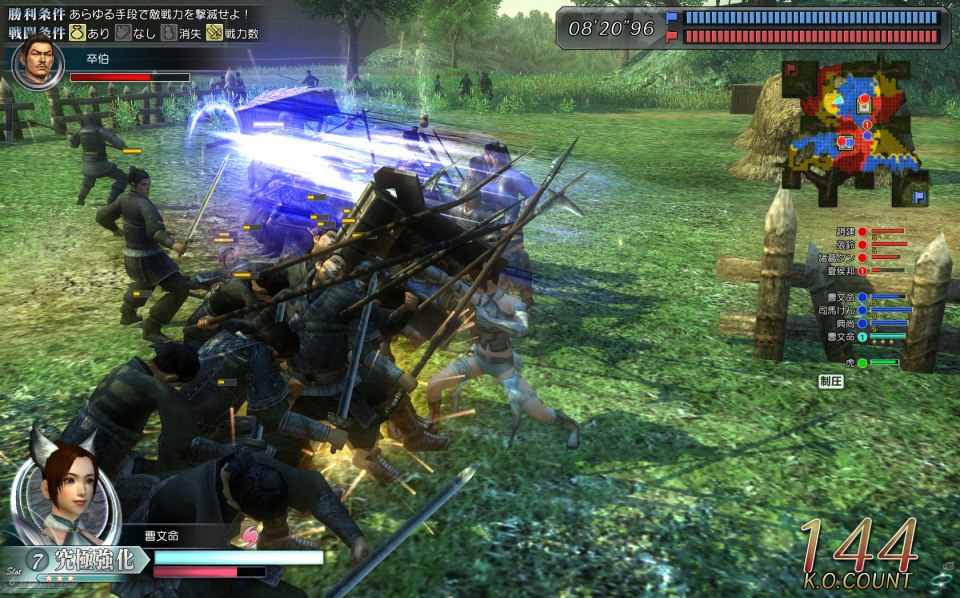Select the player character portrait
The width and height of the screenshot is (960, 598).
pos(66,485)
